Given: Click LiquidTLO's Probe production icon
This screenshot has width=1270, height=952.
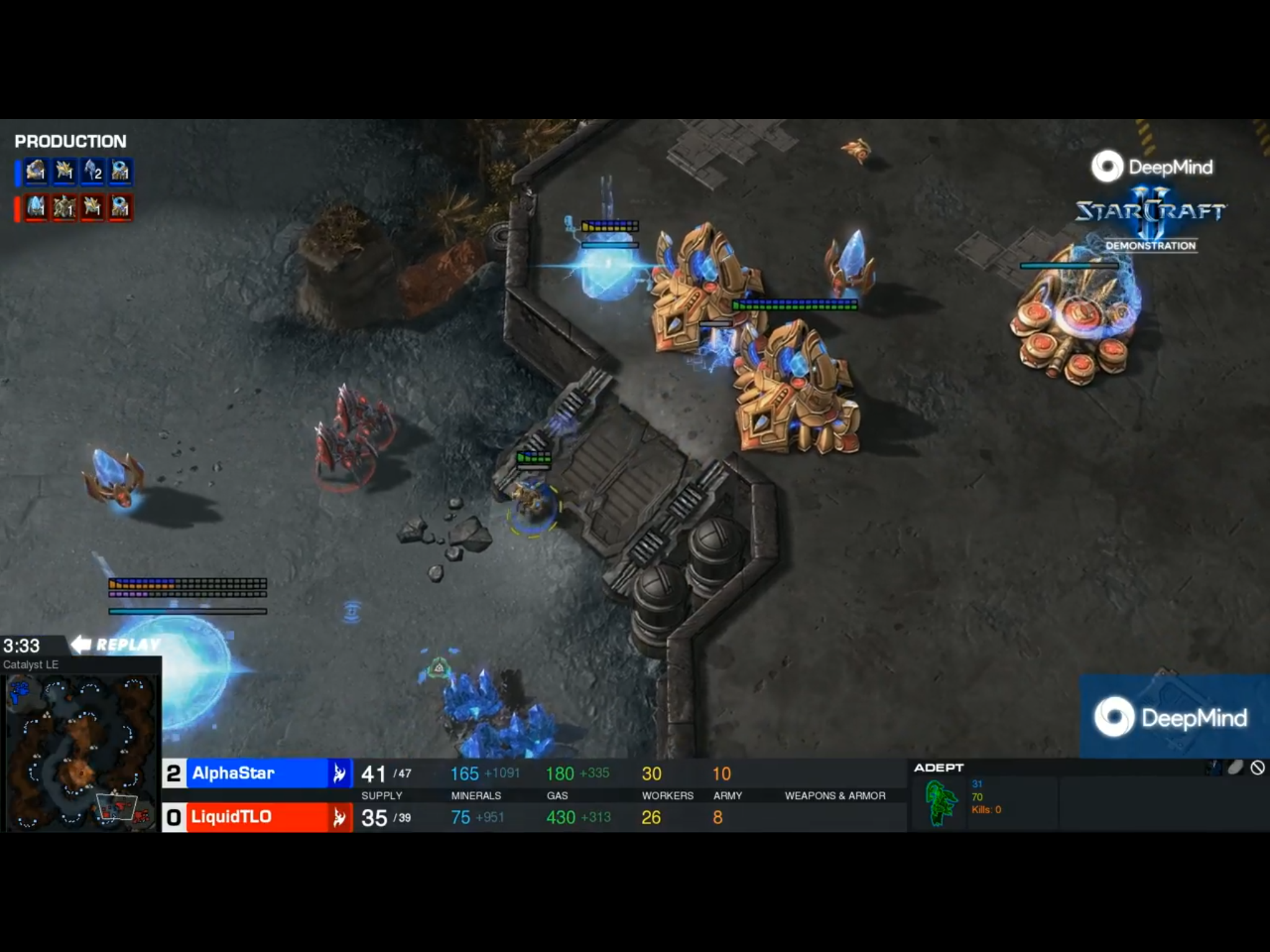Looking at the screenshot, I should pos(122,208).
